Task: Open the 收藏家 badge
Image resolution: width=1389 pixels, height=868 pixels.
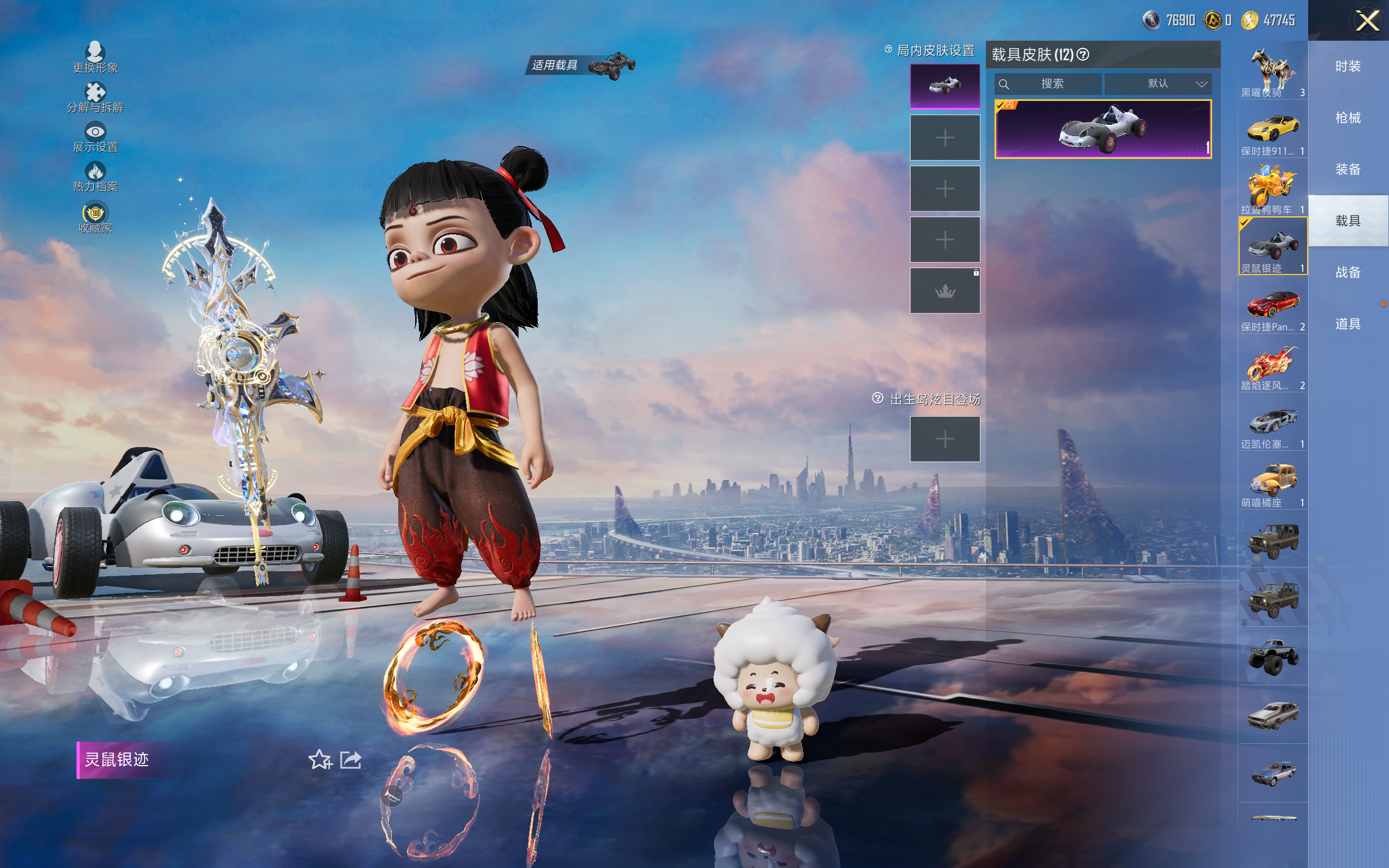Action: click(95, 214)
